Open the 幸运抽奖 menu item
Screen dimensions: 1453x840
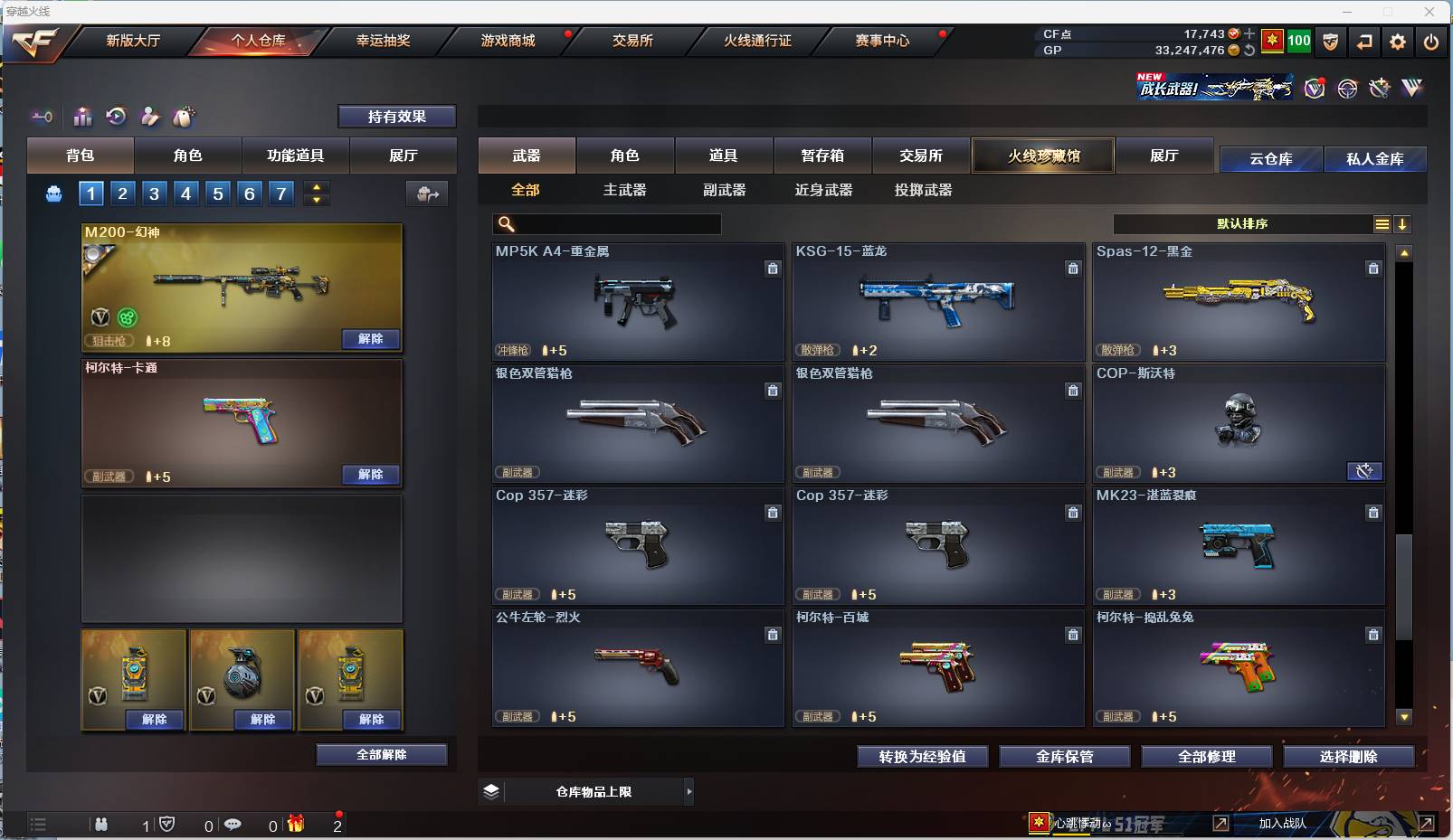[384, 41]
